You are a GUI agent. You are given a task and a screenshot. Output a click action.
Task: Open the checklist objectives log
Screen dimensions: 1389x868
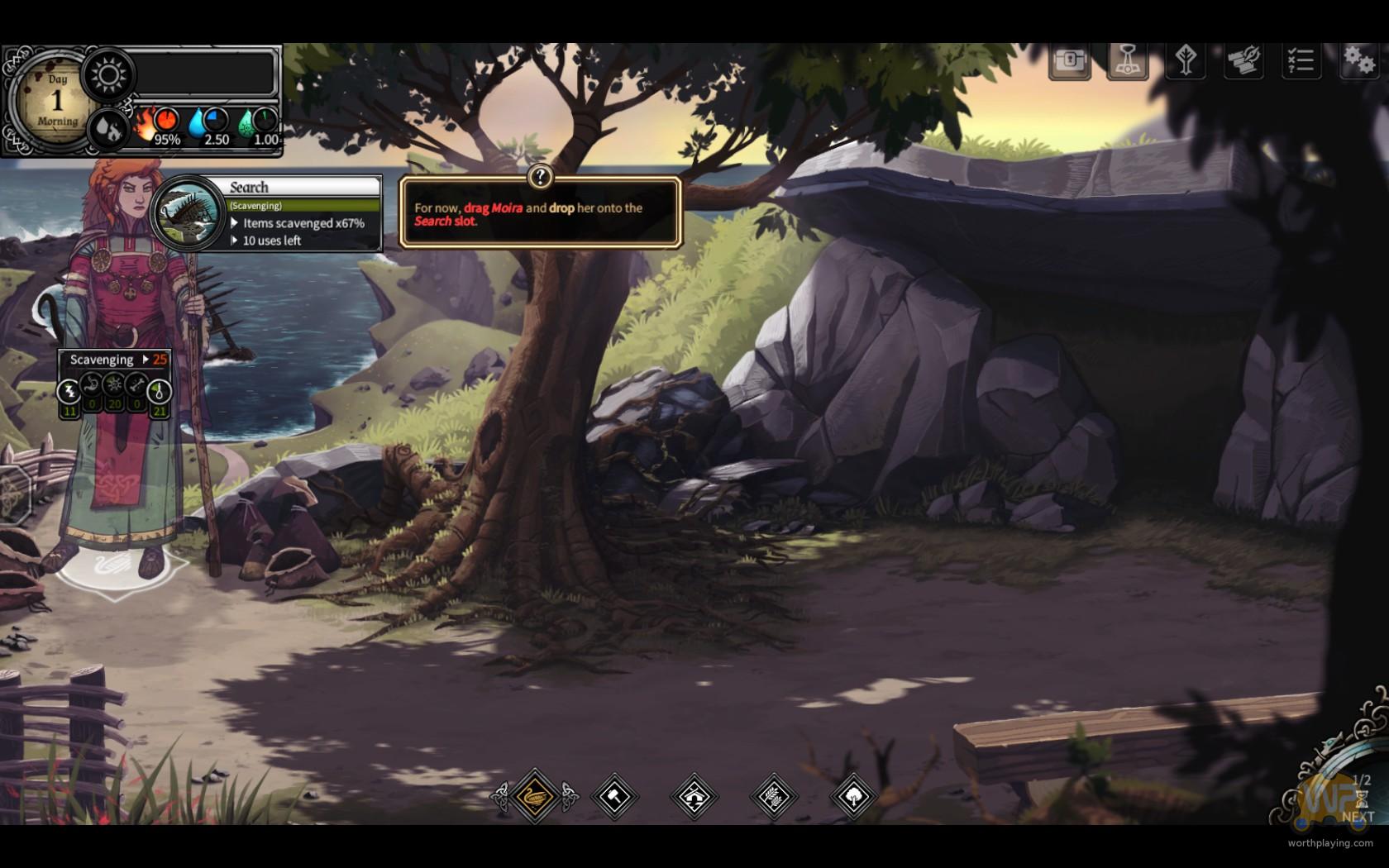tap(1301, 61)
